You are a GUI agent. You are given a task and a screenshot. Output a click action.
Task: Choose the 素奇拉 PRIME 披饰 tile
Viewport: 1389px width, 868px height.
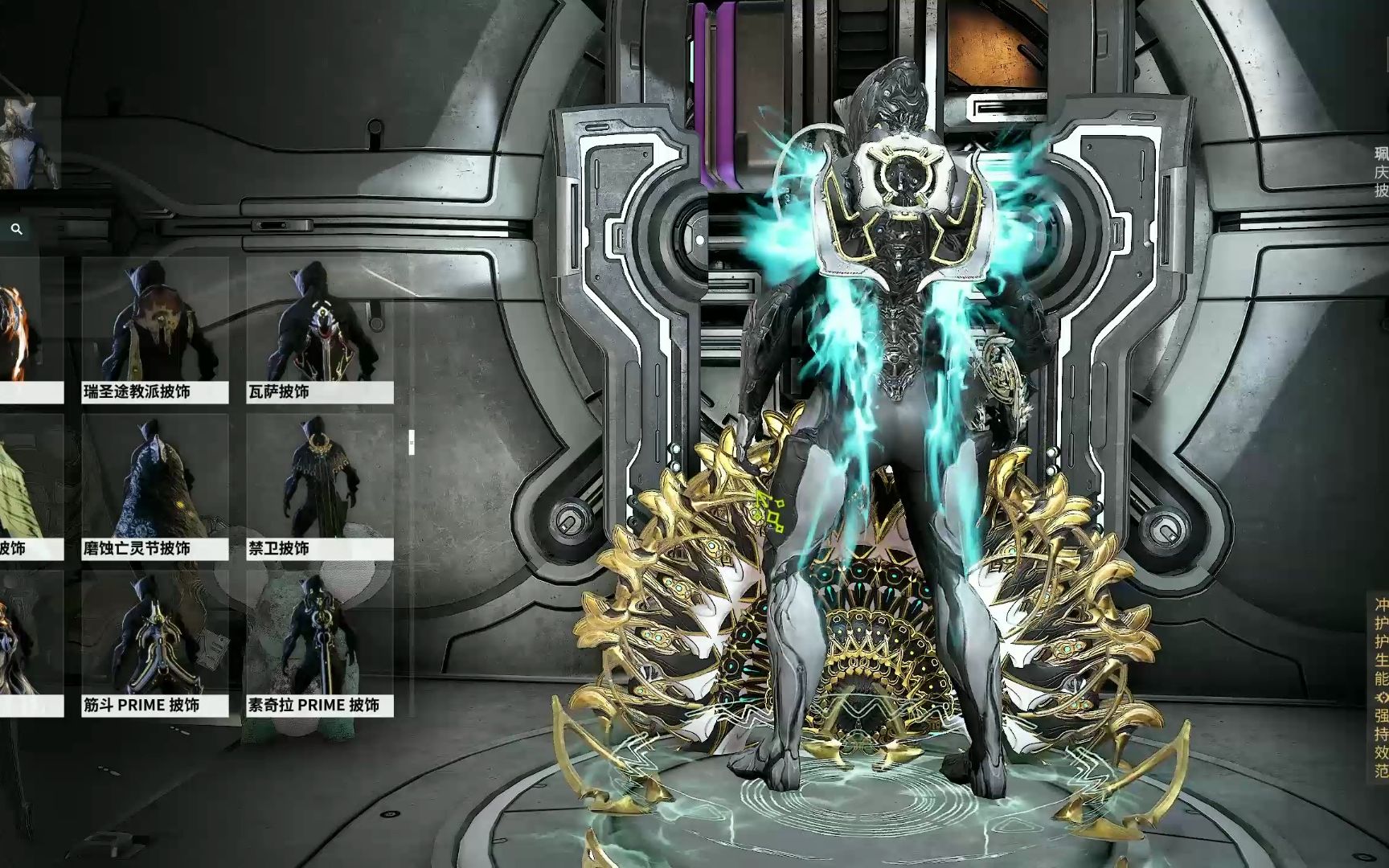pyautogui.click(x=319, y=643)
